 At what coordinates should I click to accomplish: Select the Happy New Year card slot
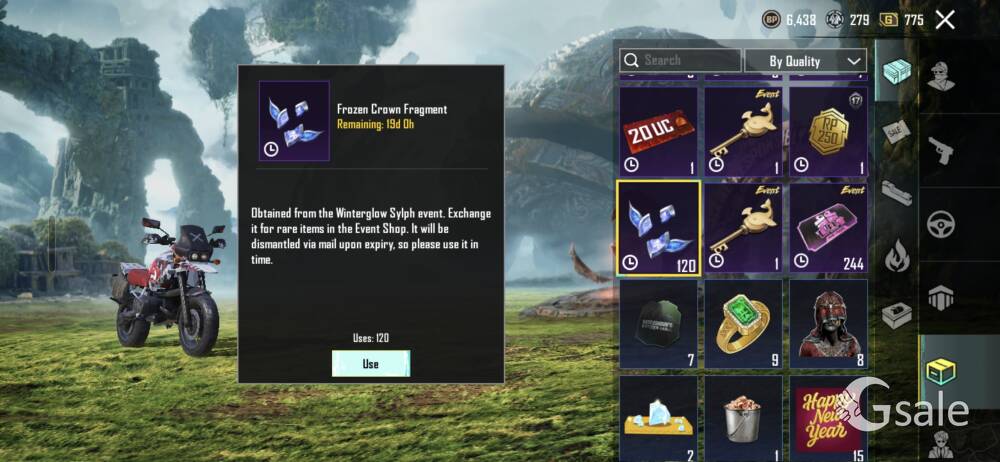pyautogui.click(x=828, y=415)
